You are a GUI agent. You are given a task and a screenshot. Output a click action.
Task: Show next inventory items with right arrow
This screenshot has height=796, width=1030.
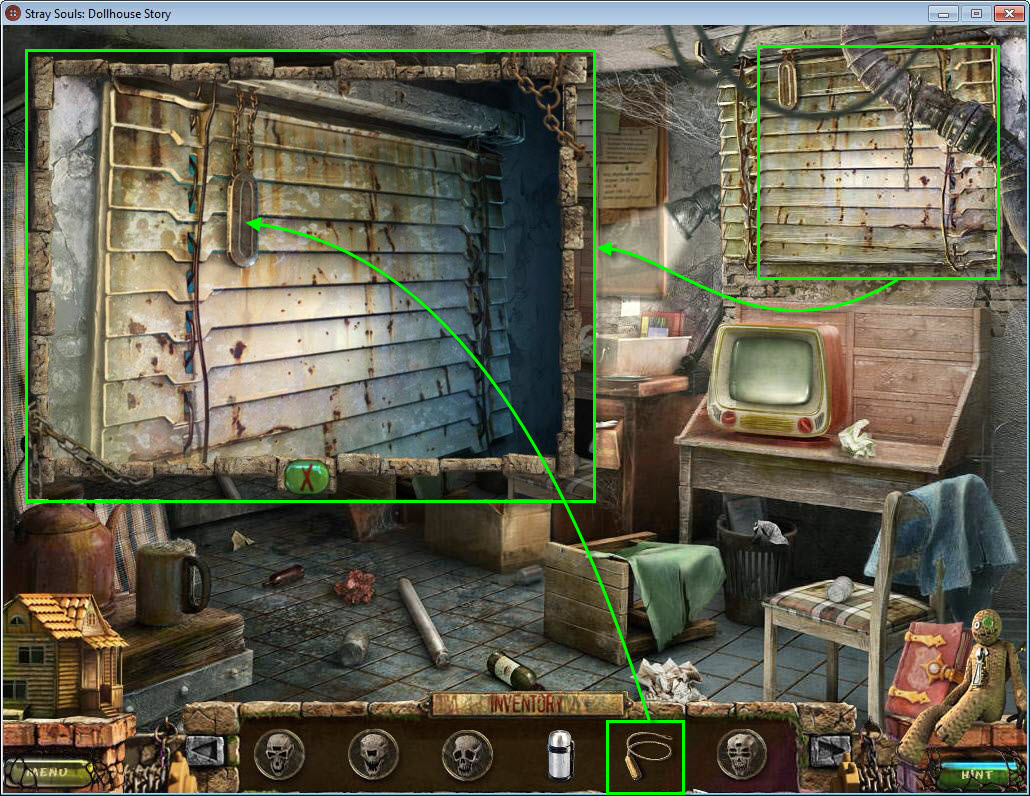(830, 750)
